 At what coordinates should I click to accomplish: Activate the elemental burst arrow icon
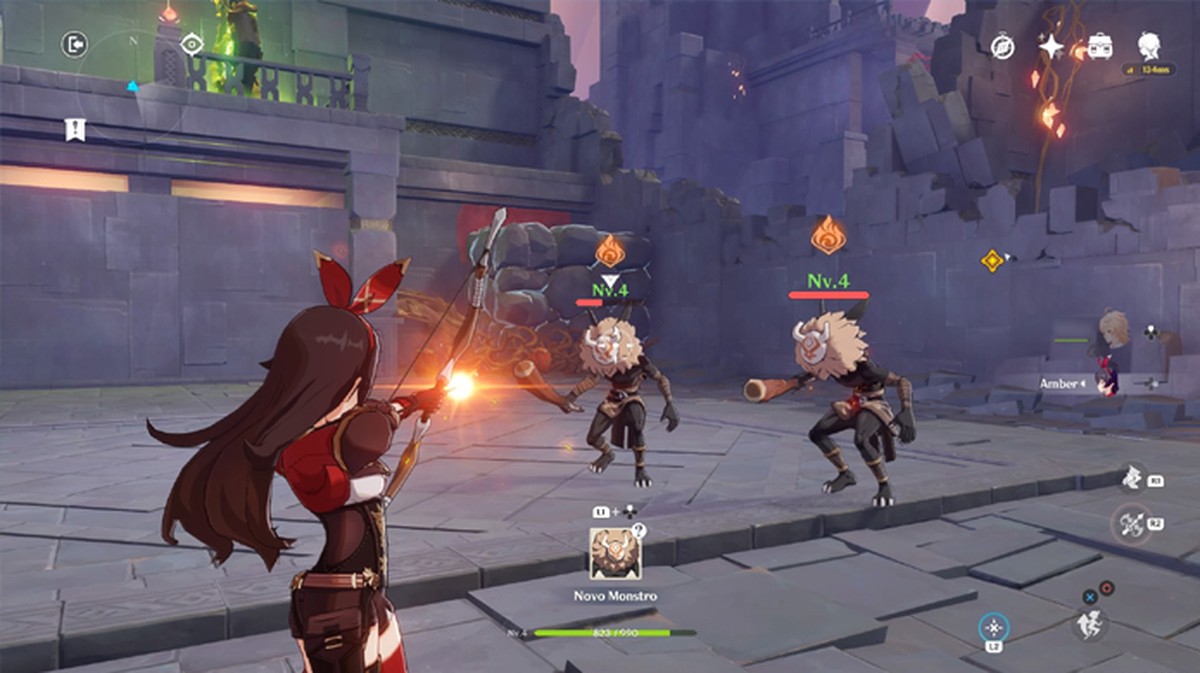coord(1131,521)
